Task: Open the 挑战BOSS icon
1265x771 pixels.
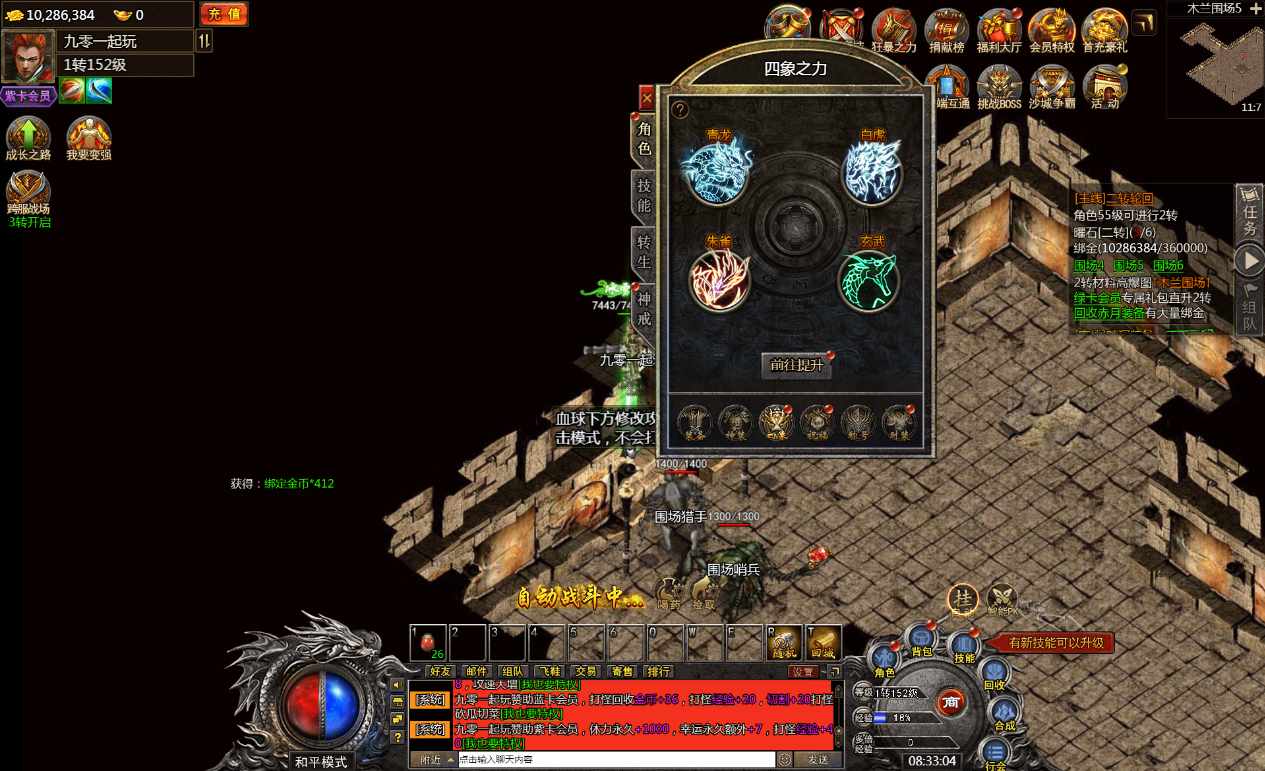Action: pos(998,87)
